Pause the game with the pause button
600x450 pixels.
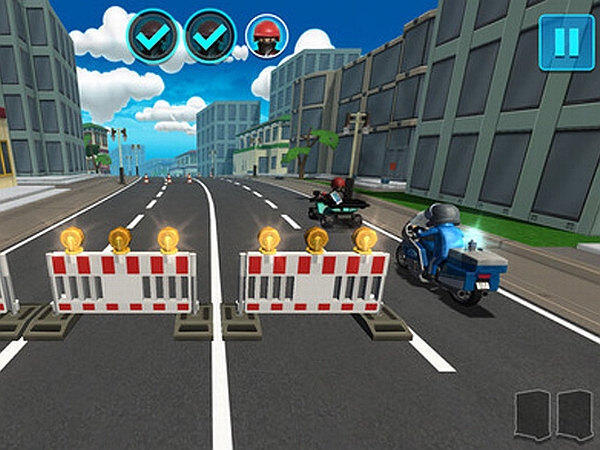566,42
